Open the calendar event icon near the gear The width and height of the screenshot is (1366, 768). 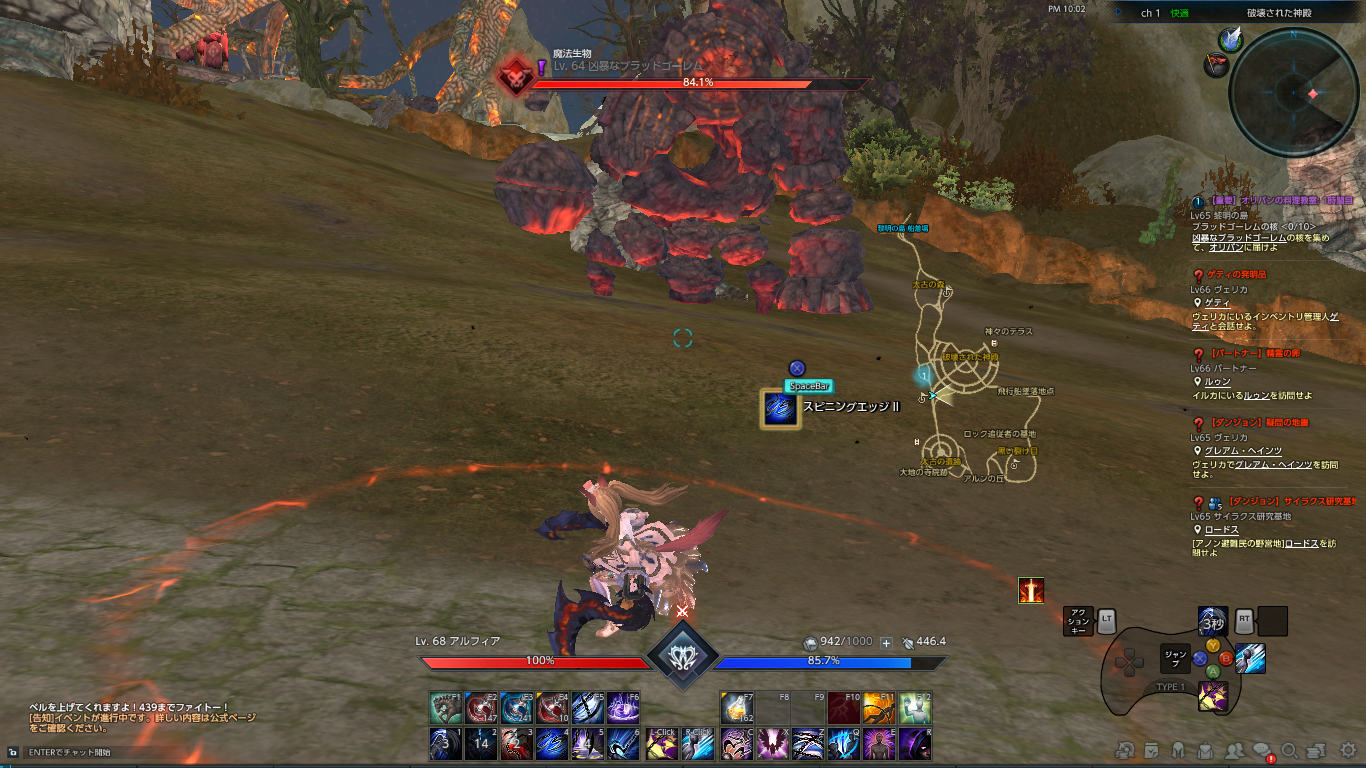coord(1150,750)
